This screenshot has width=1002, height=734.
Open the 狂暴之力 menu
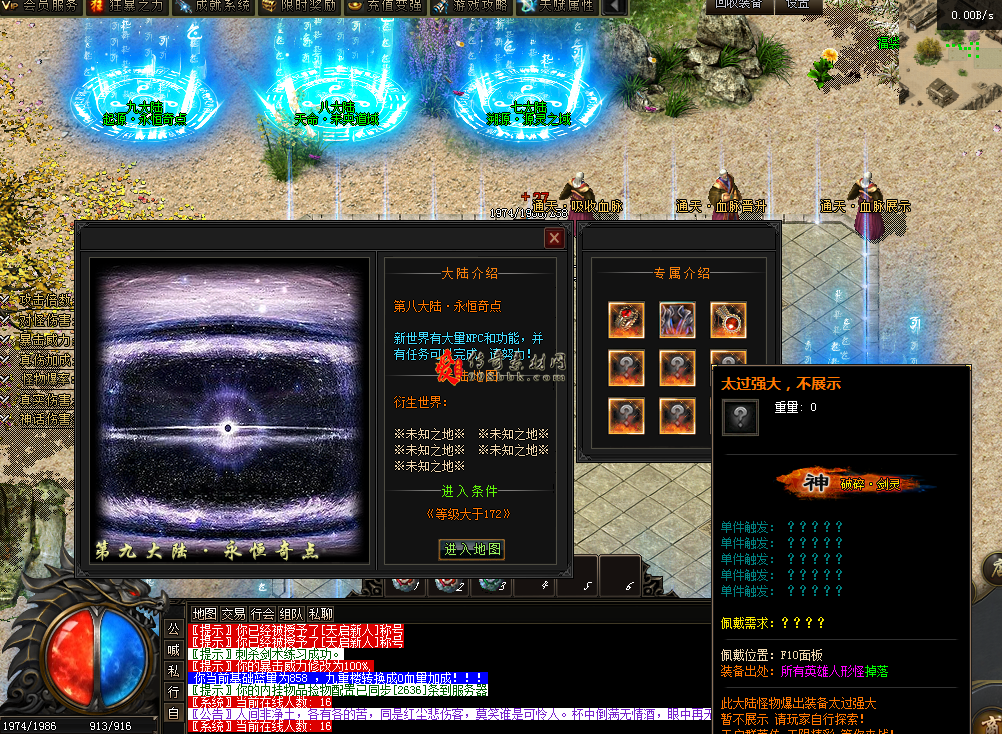[x=126, y=6]
